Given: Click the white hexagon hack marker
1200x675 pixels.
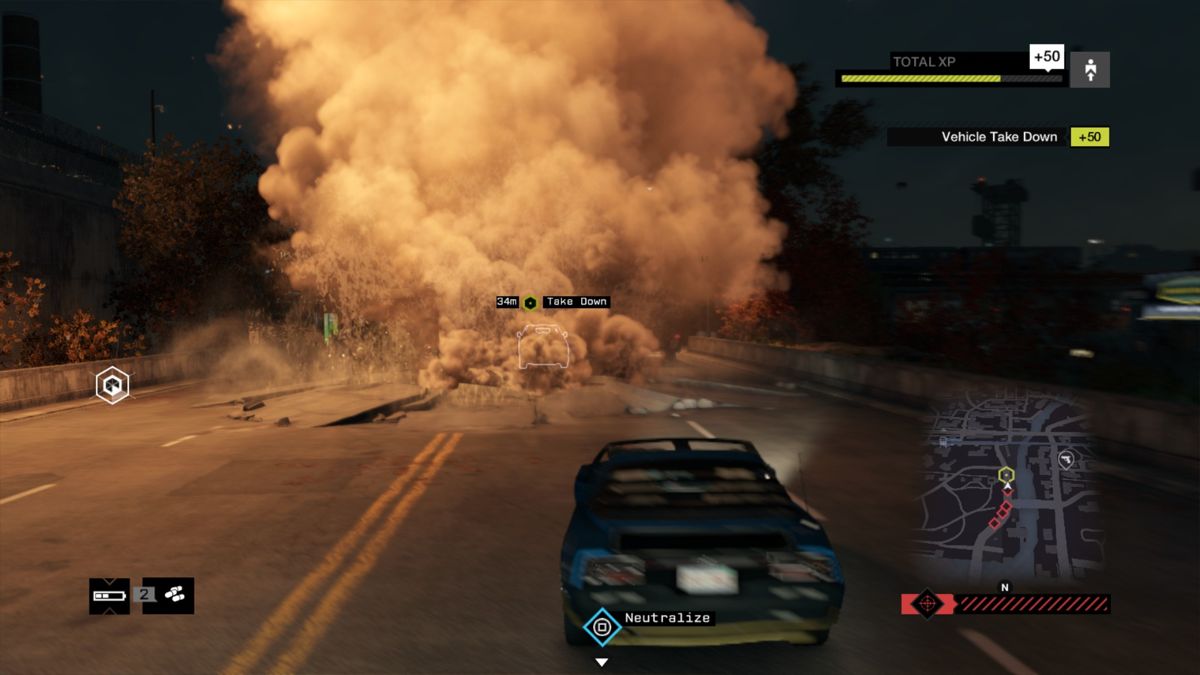Looking at the screenshot, I should point(112,385).
